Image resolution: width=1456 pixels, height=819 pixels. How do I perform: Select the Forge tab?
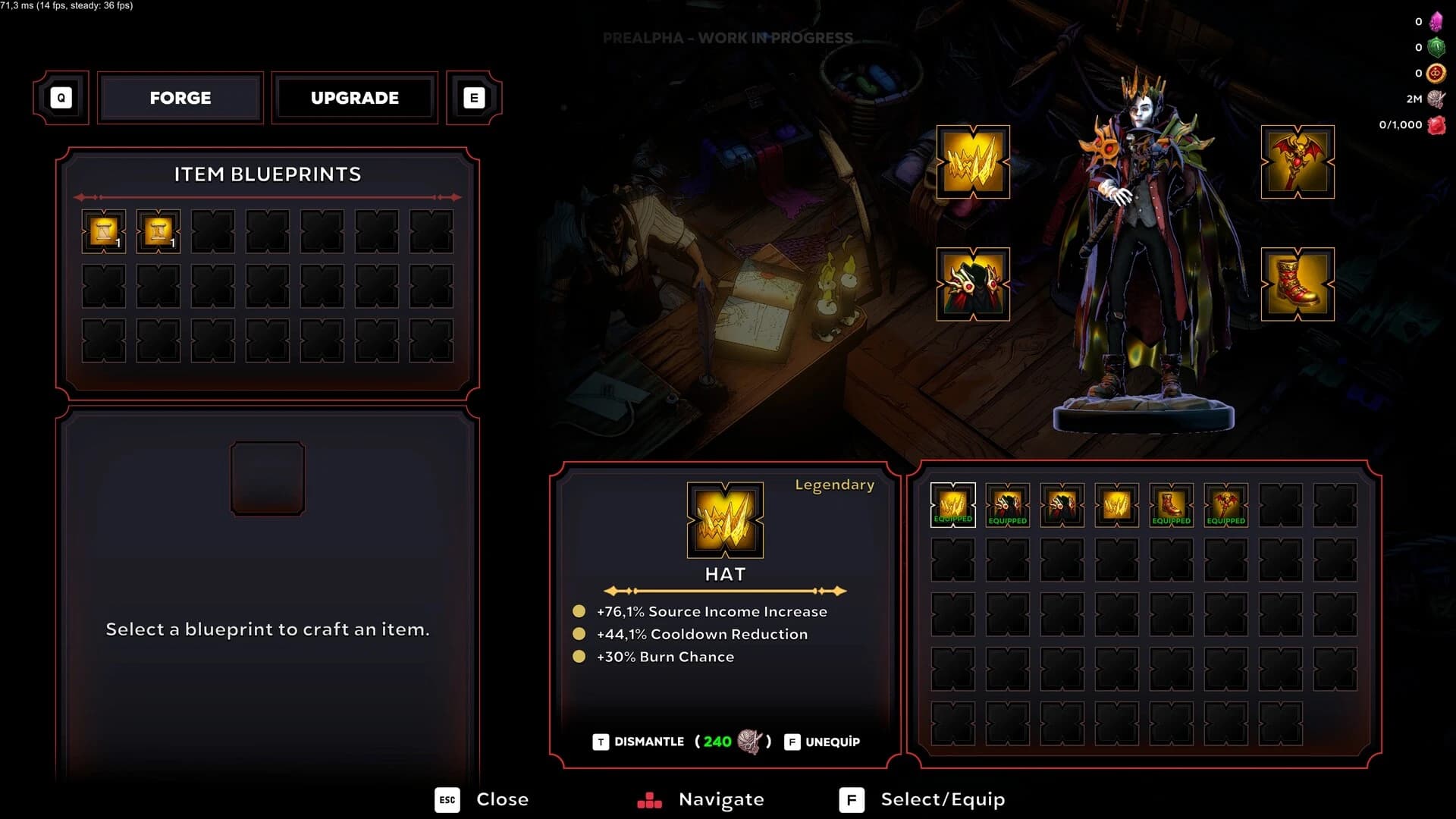tap(180, 97)
